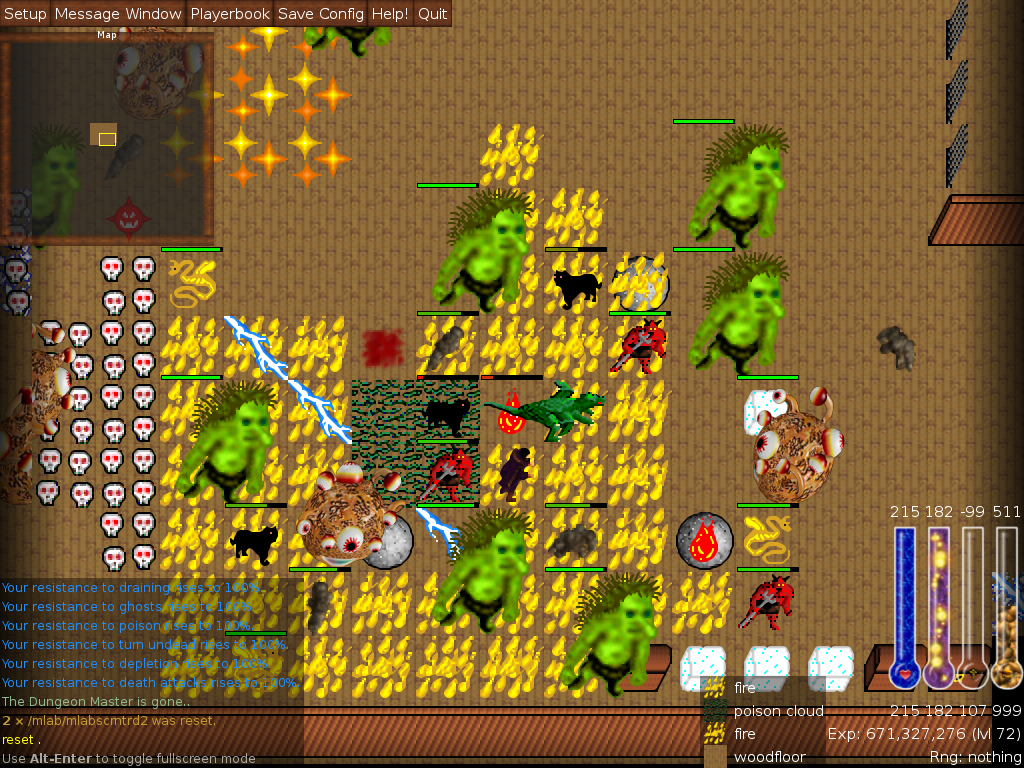The width and height of the screenshot is (1024, 768).
Task: Open the Setup menu
Action: (25, 14)
